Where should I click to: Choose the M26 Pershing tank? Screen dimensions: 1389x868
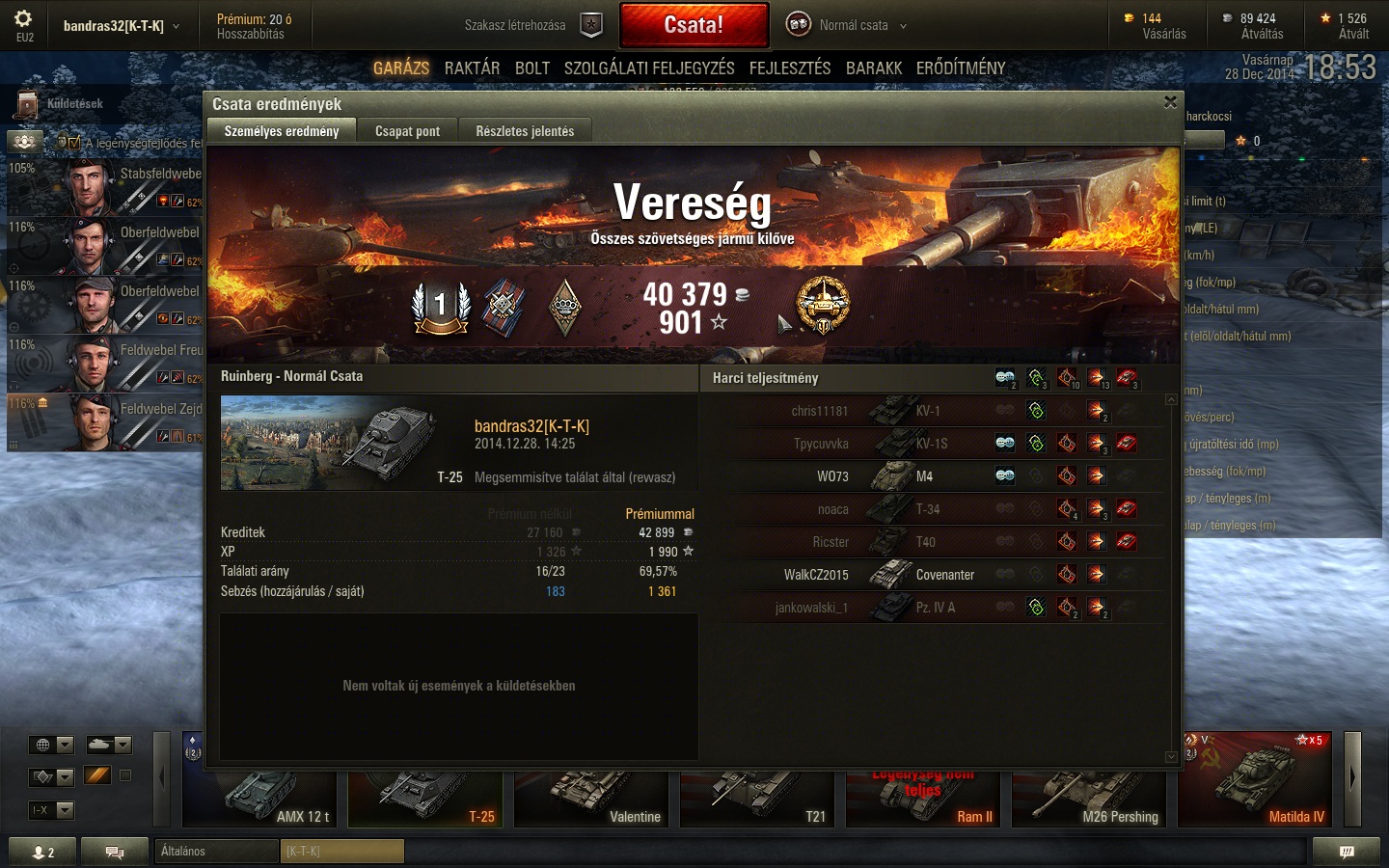(x=1089, y=799)
